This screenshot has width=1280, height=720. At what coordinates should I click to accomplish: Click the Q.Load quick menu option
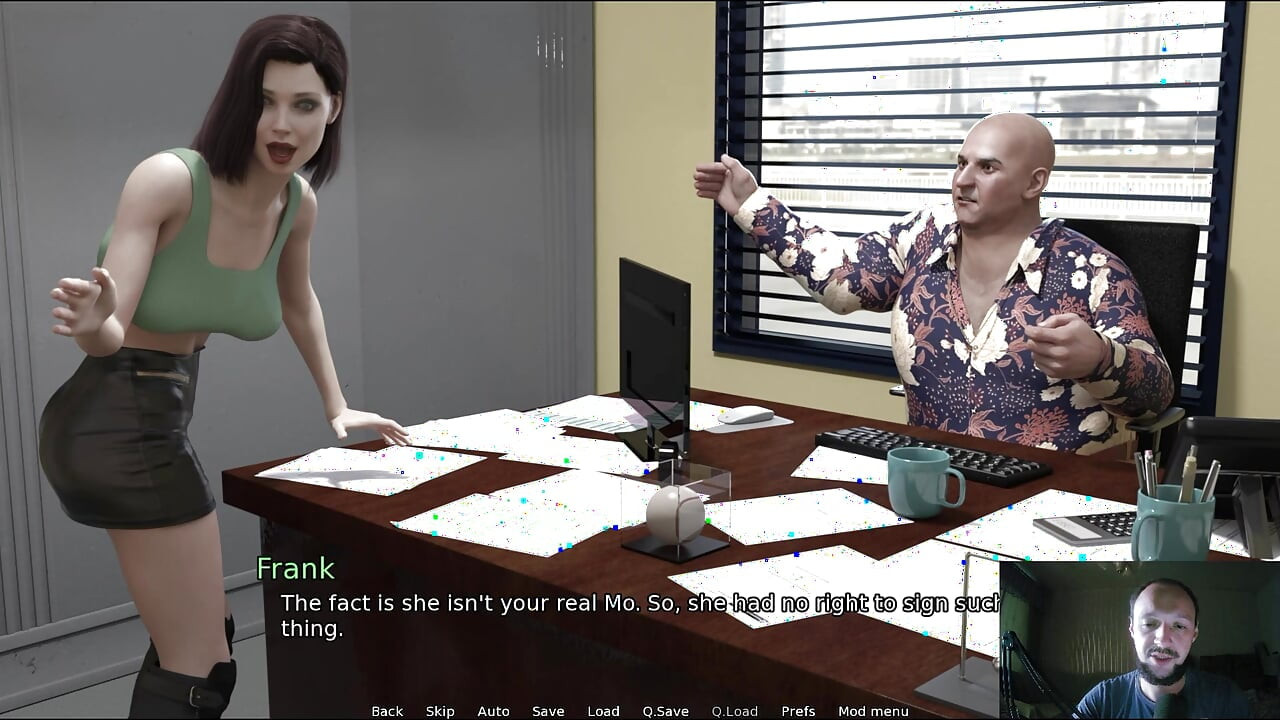coord(735,711)
